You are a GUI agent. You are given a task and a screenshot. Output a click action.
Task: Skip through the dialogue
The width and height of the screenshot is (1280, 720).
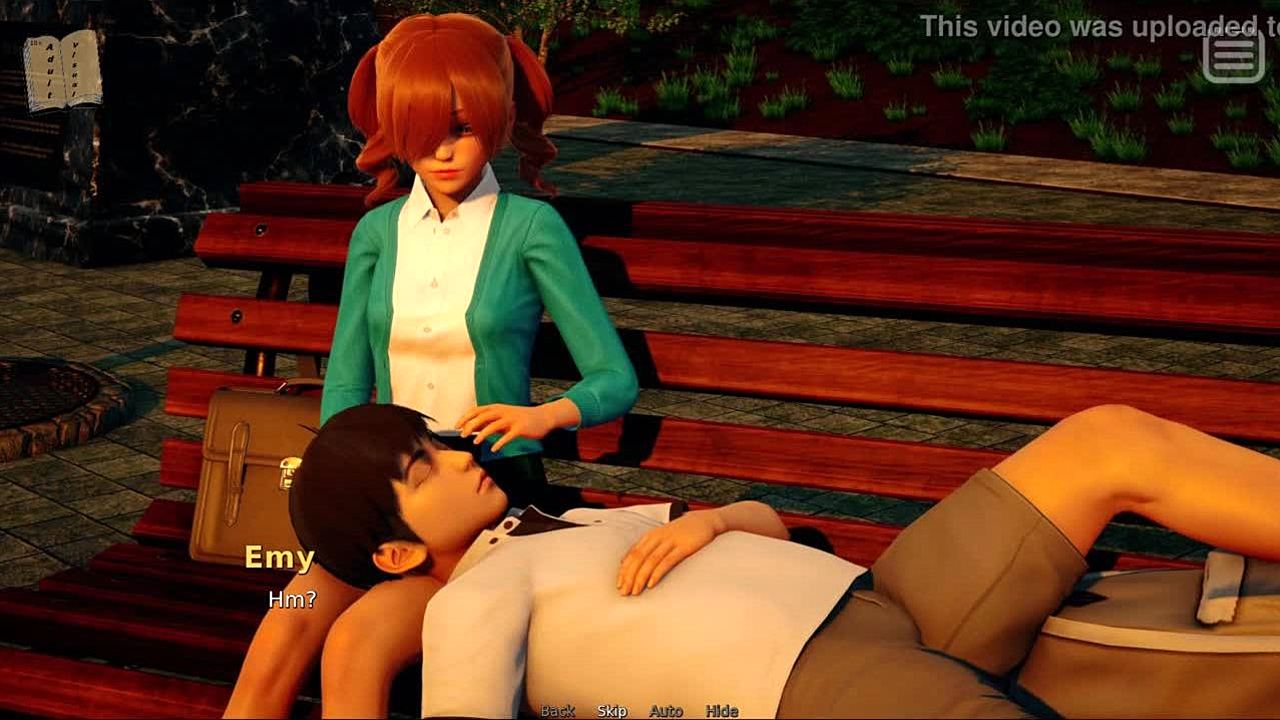(x=612, y=711)
